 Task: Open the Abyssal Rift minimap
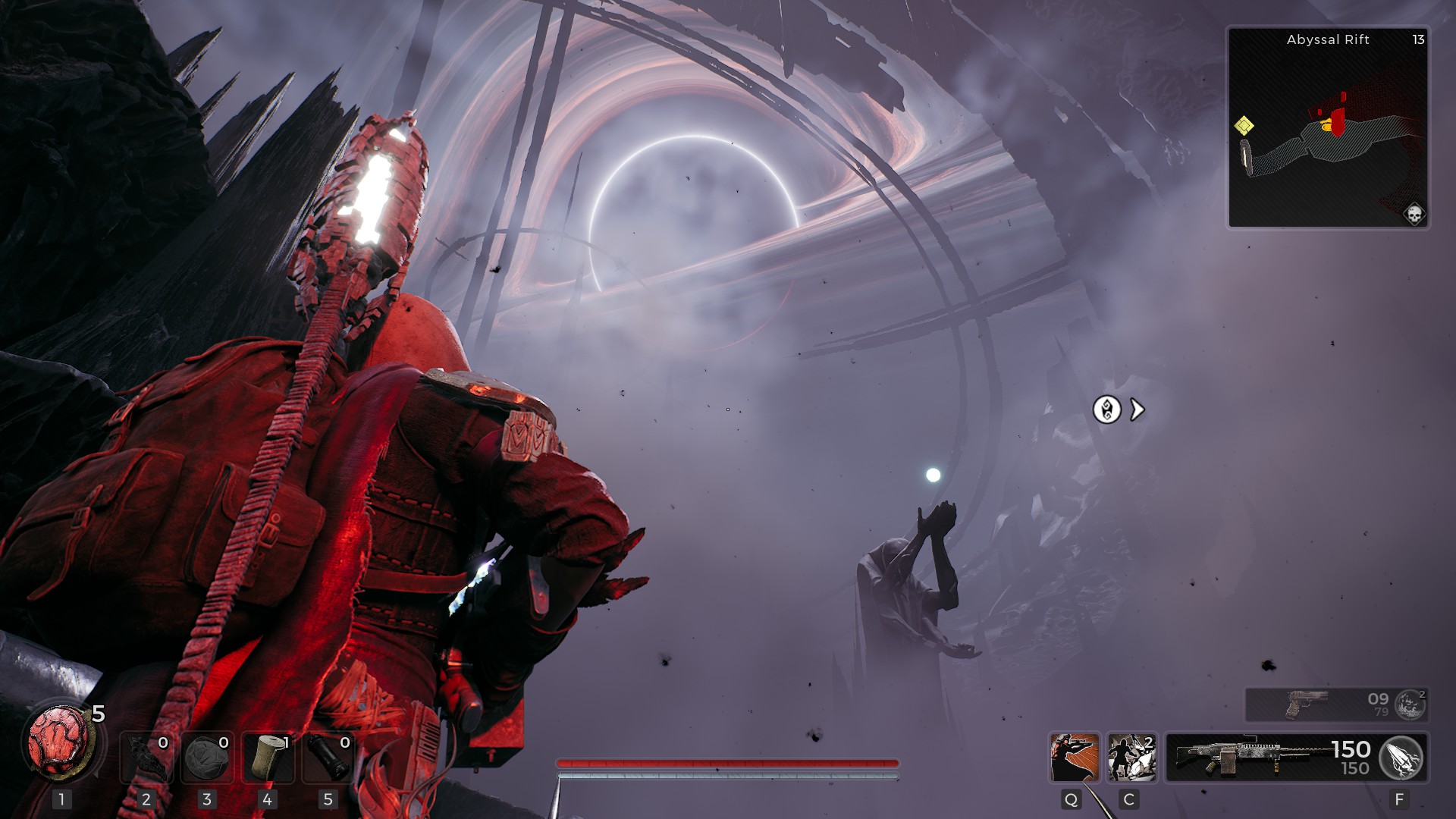click(1328, 127)
